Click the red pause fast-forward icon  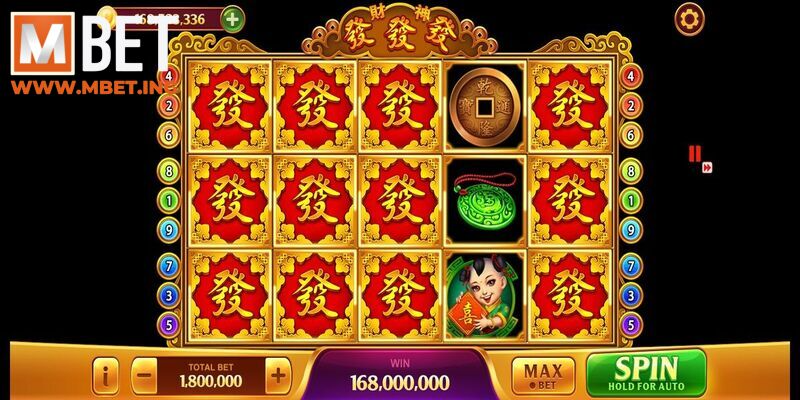[696, 156]
